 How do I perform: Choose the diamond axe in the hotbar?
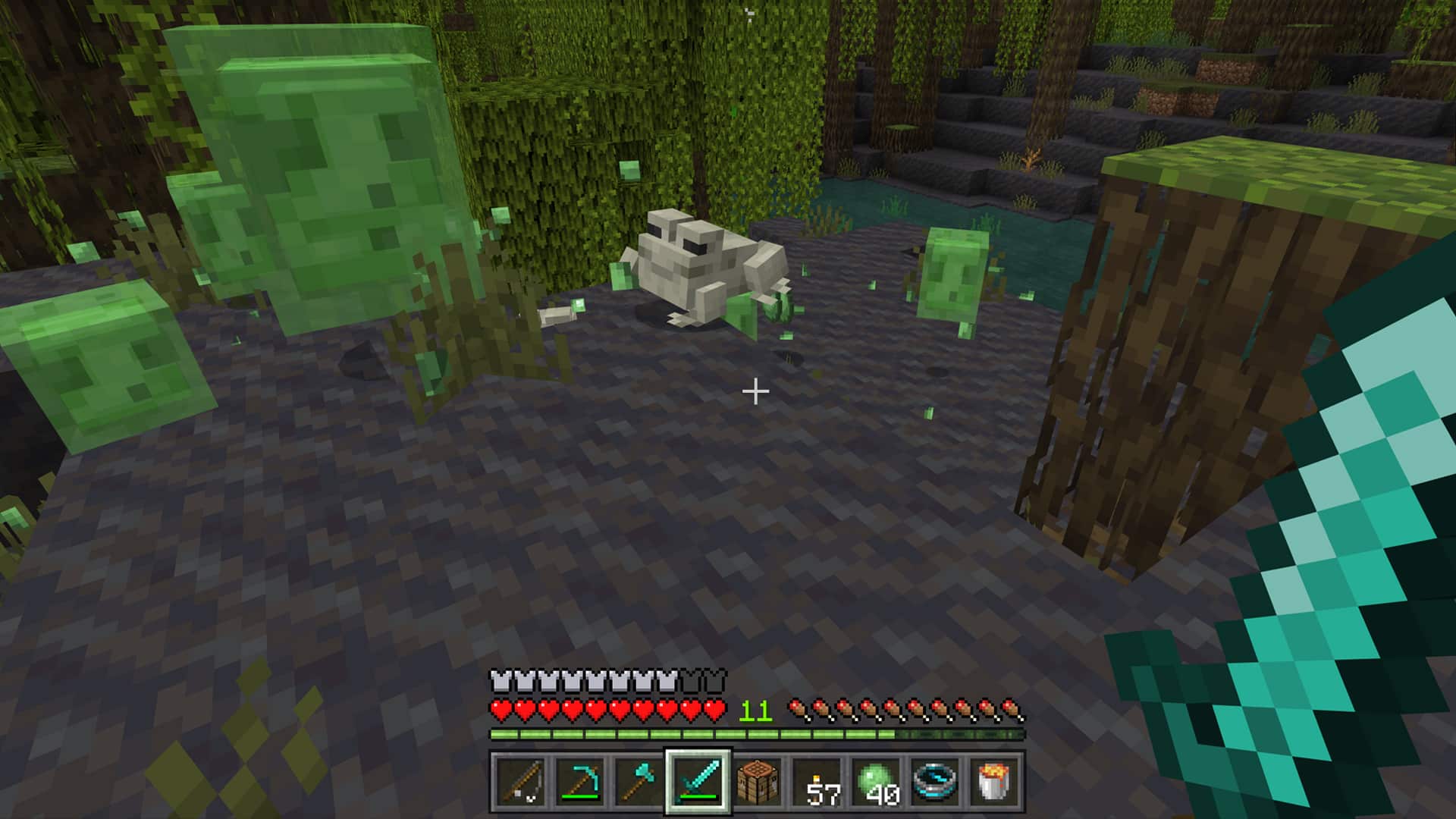(639, 780)
